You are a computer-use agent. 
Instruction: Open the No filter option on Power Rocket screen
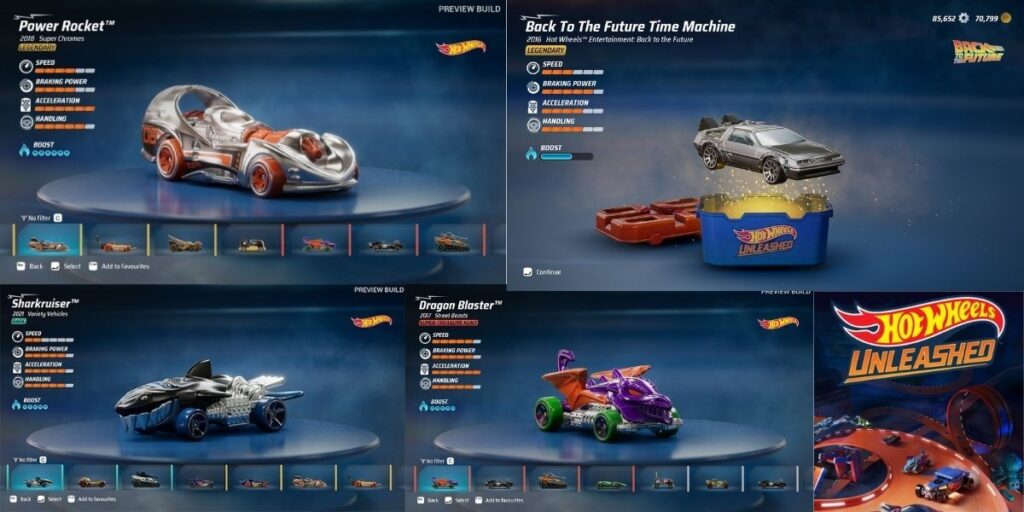pyautogui.click(x=40, y=216)
